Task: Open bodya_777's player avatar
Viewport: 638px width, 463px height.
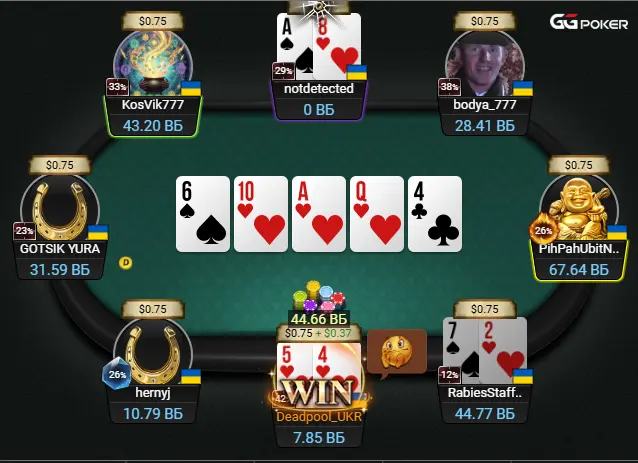Action: [485, 62]
